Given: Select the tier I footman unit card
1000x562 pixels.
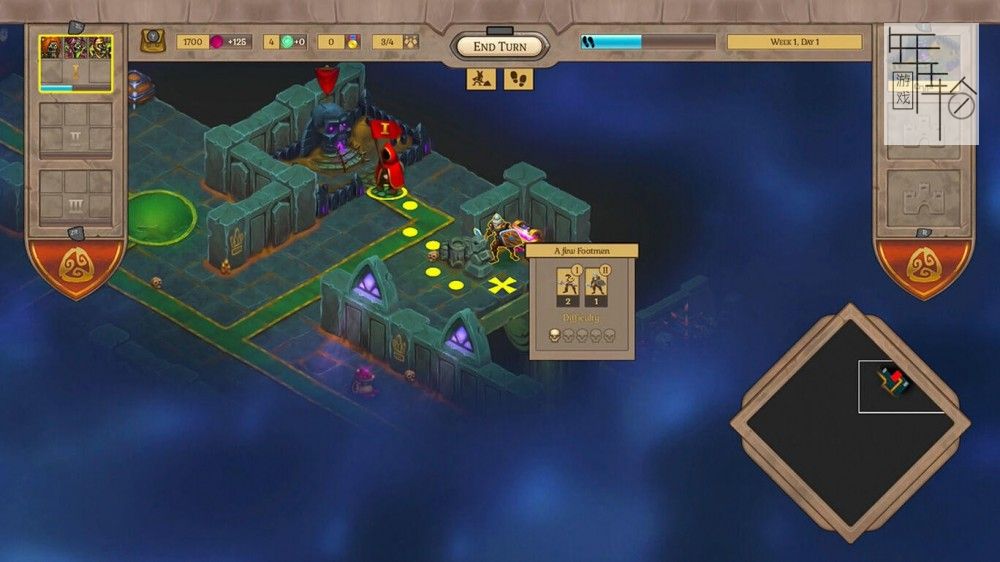Looking at the screenshot, I should 568,286.
